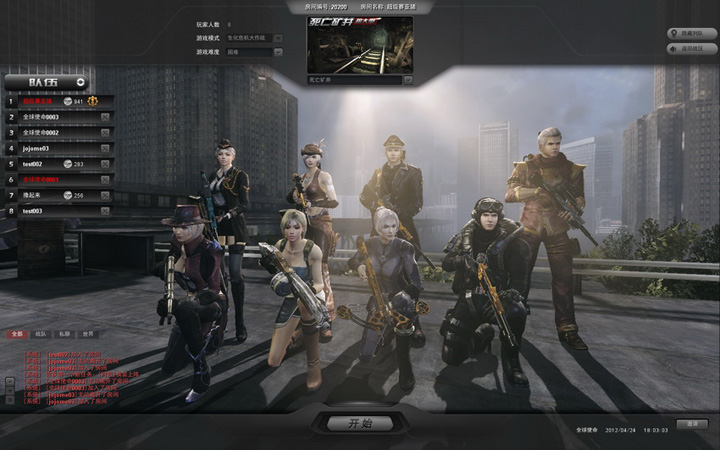Open the game mode dropdown

point(277,38)
